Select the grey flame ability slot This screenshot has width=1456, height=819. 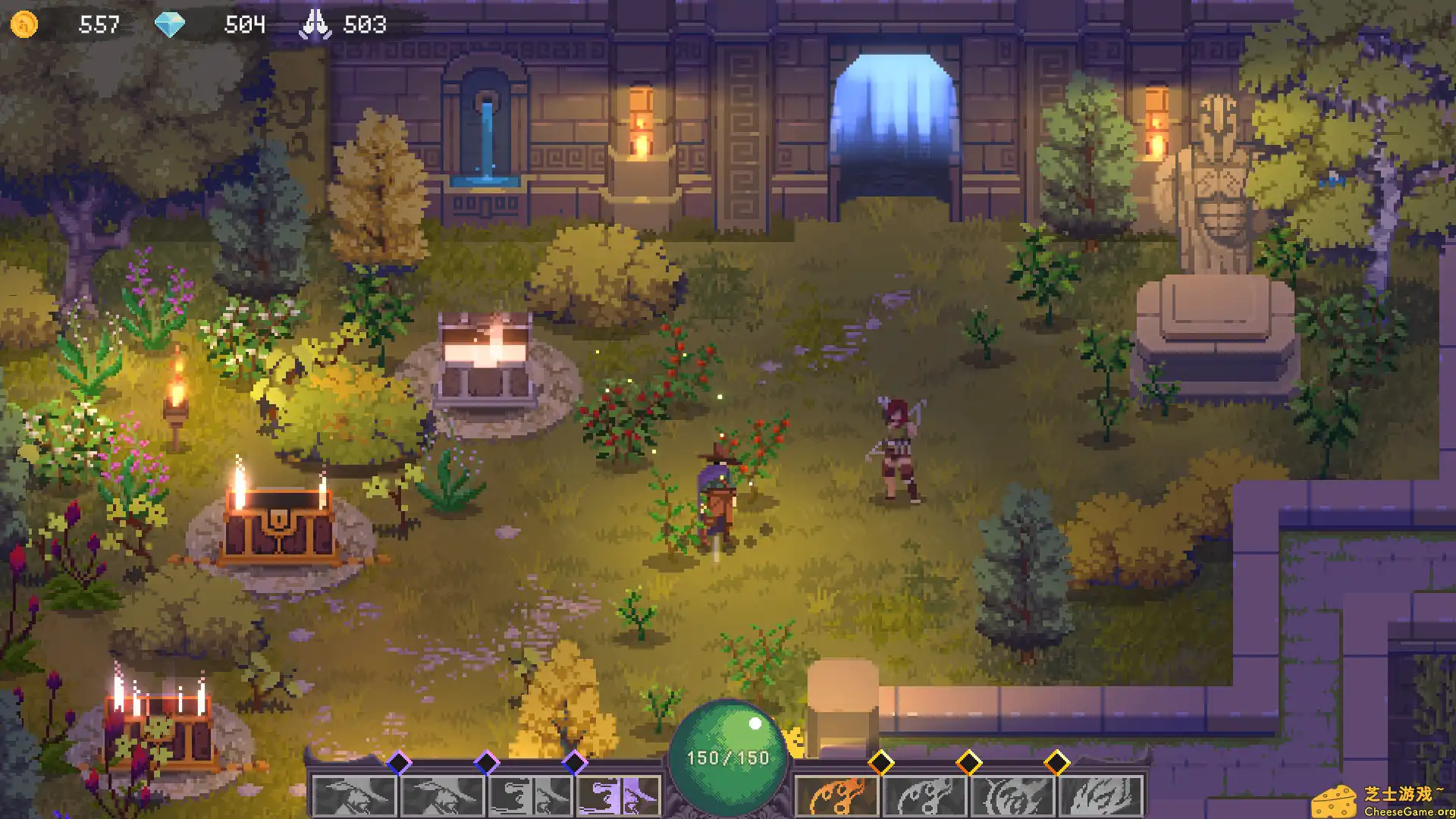point(924,796)
